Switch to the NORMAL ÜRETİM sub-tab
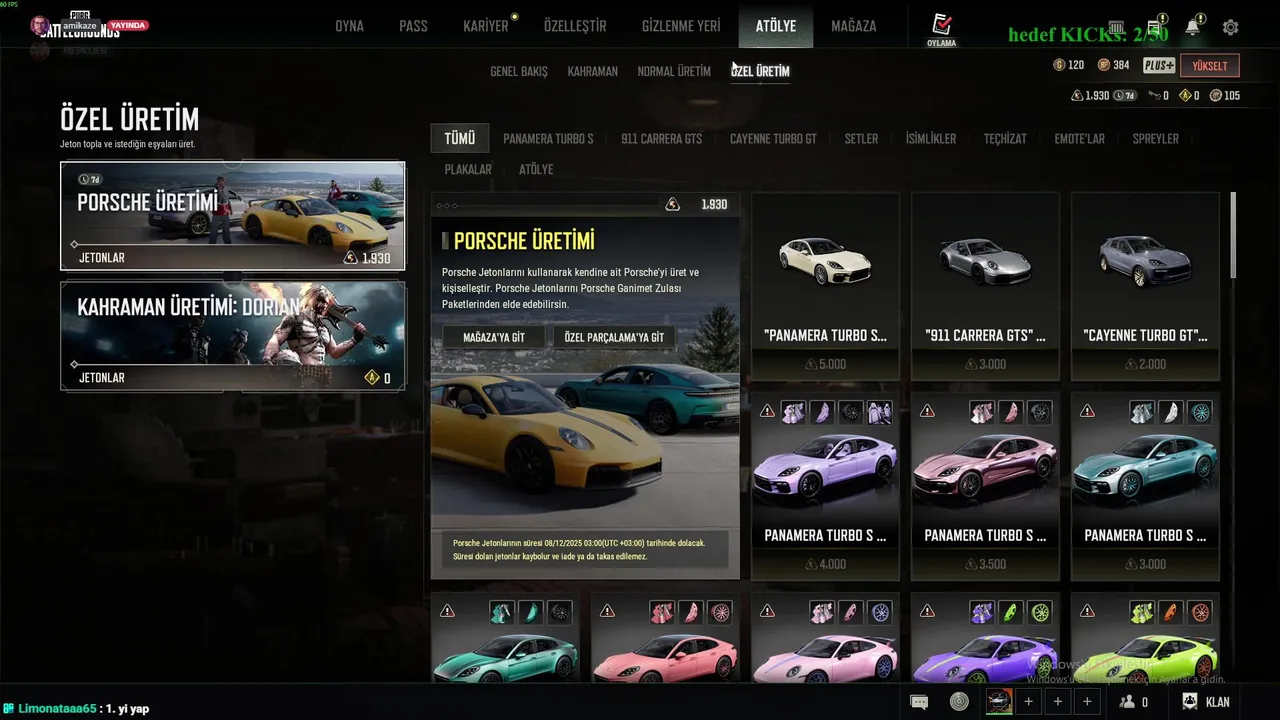Viewport: 1280px width, 720px height. click(x=674, y=72)
